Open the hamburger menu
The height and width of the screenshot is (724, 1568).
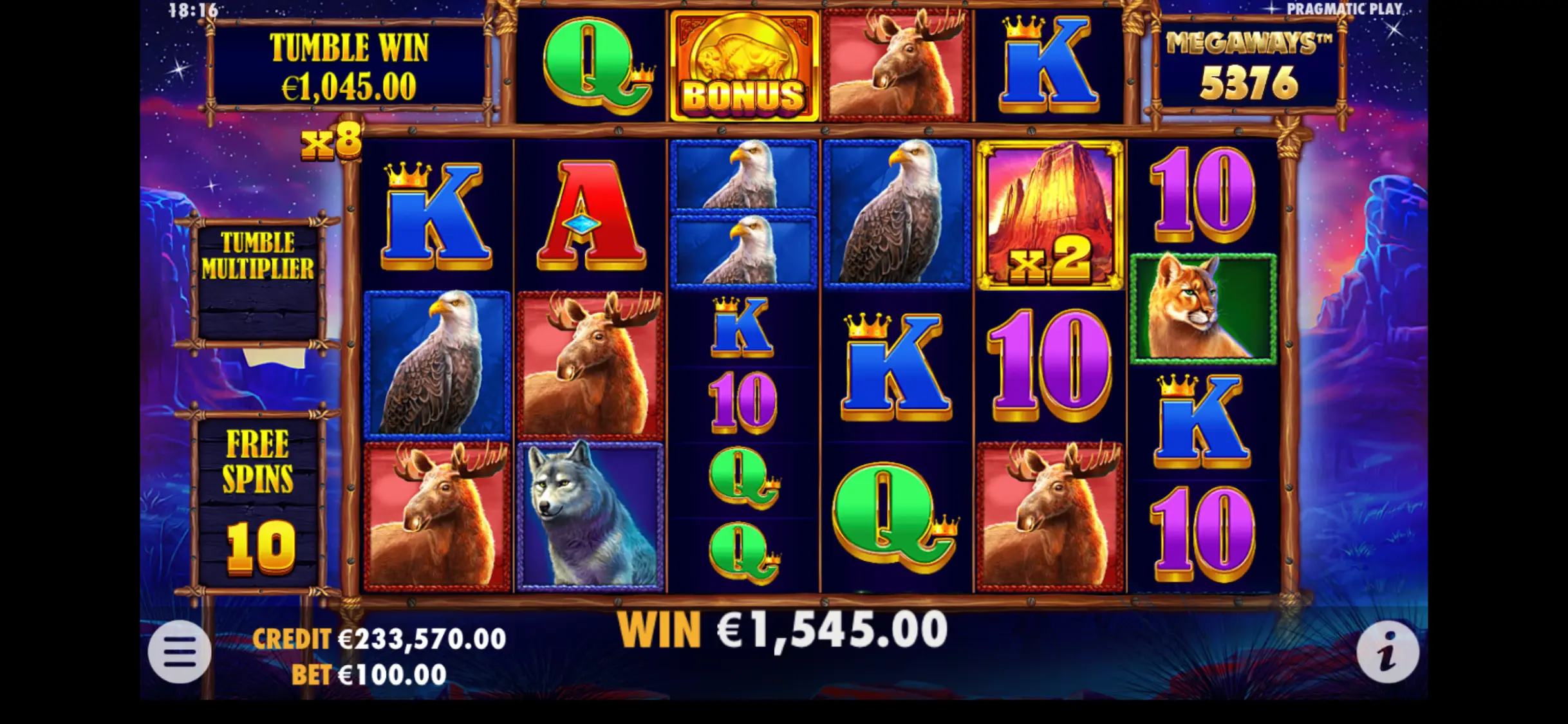[x=180, y=651]
